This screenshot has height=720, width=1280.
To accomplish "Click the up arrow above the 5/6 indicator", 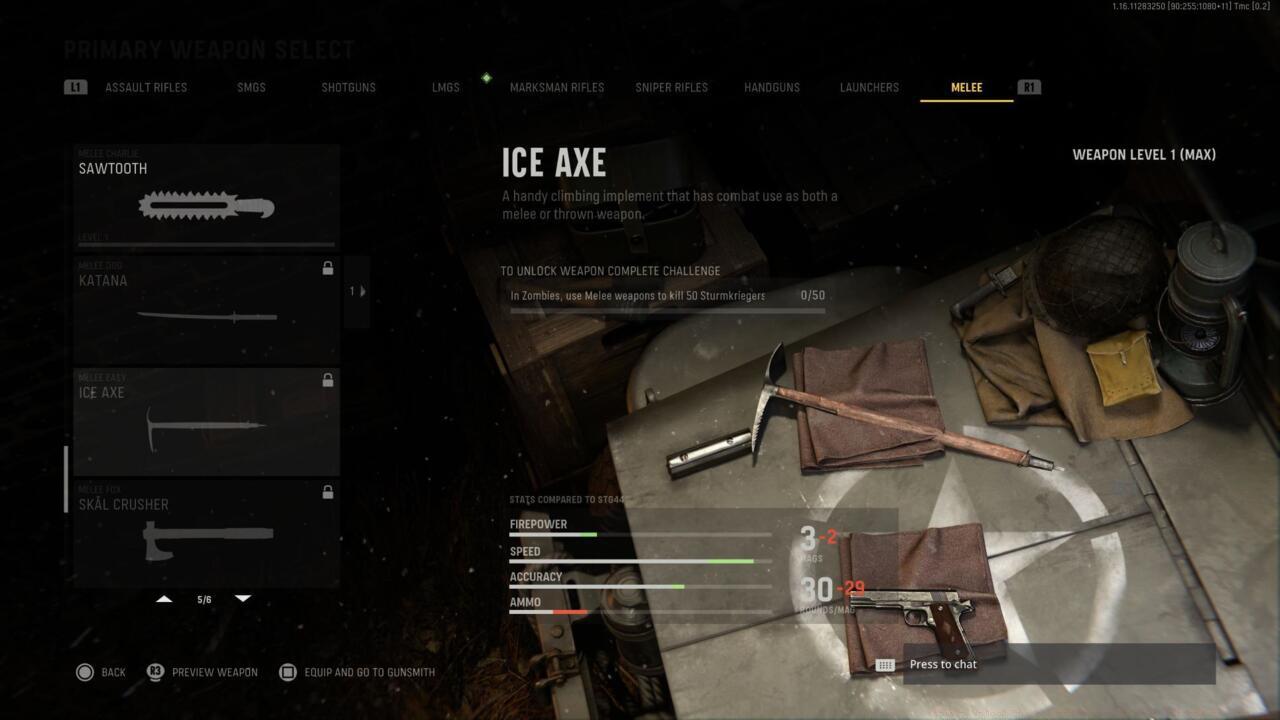I will pyautogui.click(x=164, y=597).
